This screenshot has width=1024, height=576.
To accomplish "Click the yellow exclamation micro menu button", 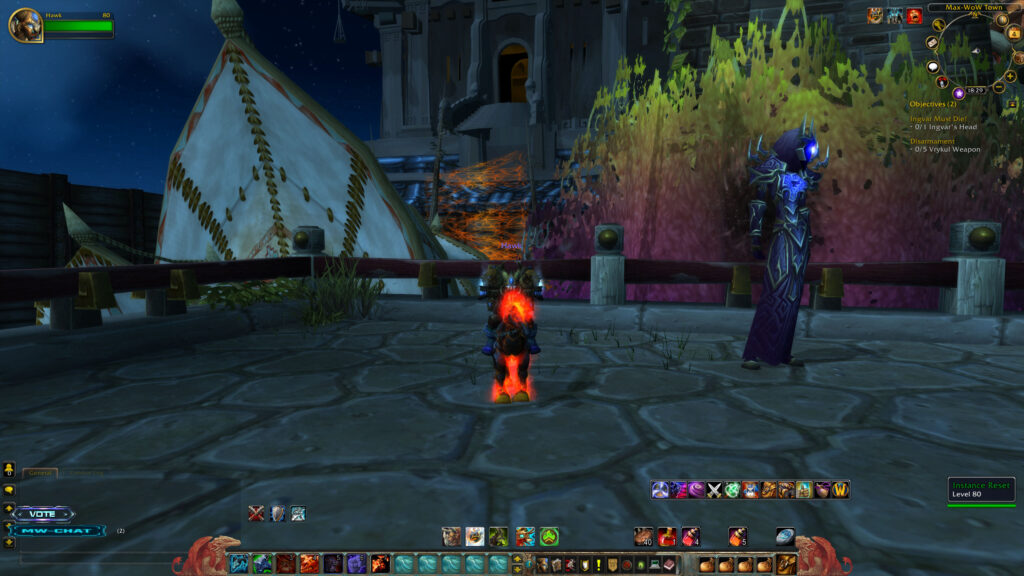I will pos(598,565).
